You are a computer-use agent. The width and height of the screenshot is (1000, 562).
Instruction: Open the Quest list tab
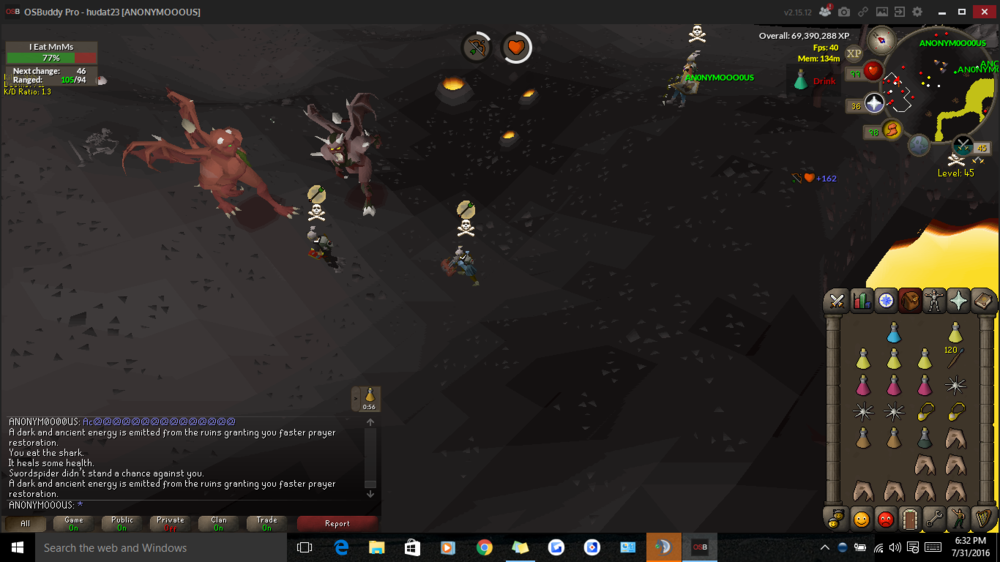886,301
